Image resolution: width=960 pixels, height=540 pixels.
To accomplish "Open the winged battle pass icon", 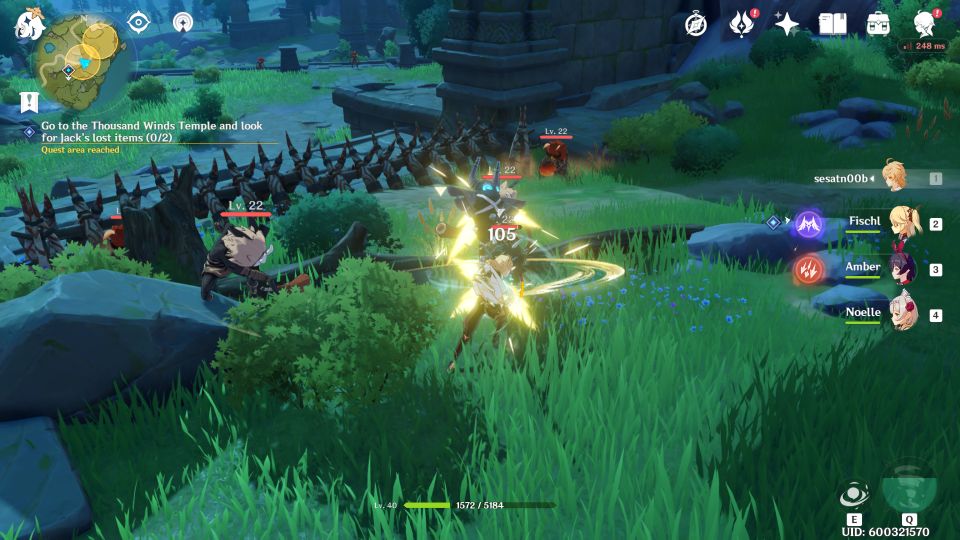I will click(x=741, y=24).
